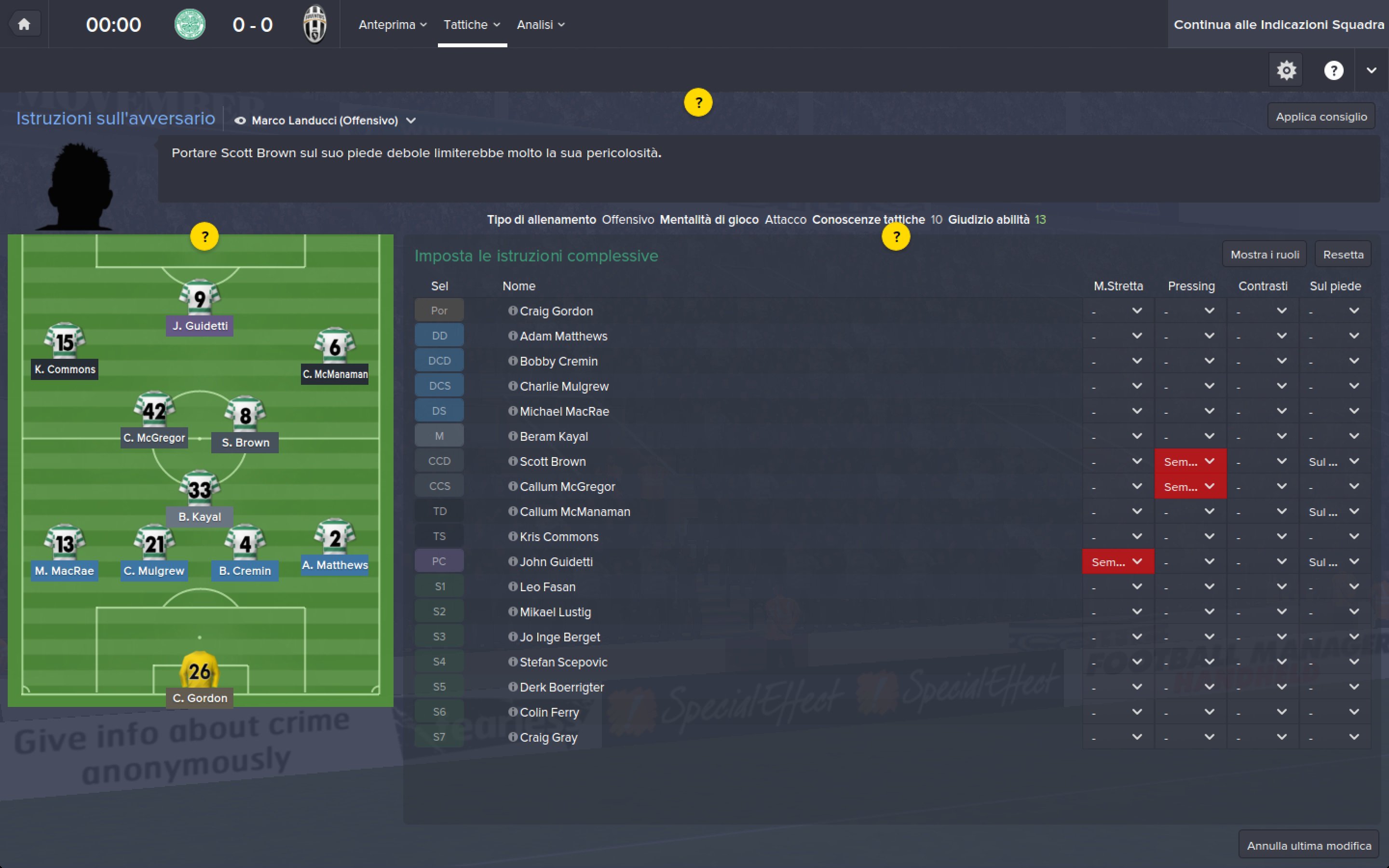Select the Mikael Lustig substitute row

(555, 612)
